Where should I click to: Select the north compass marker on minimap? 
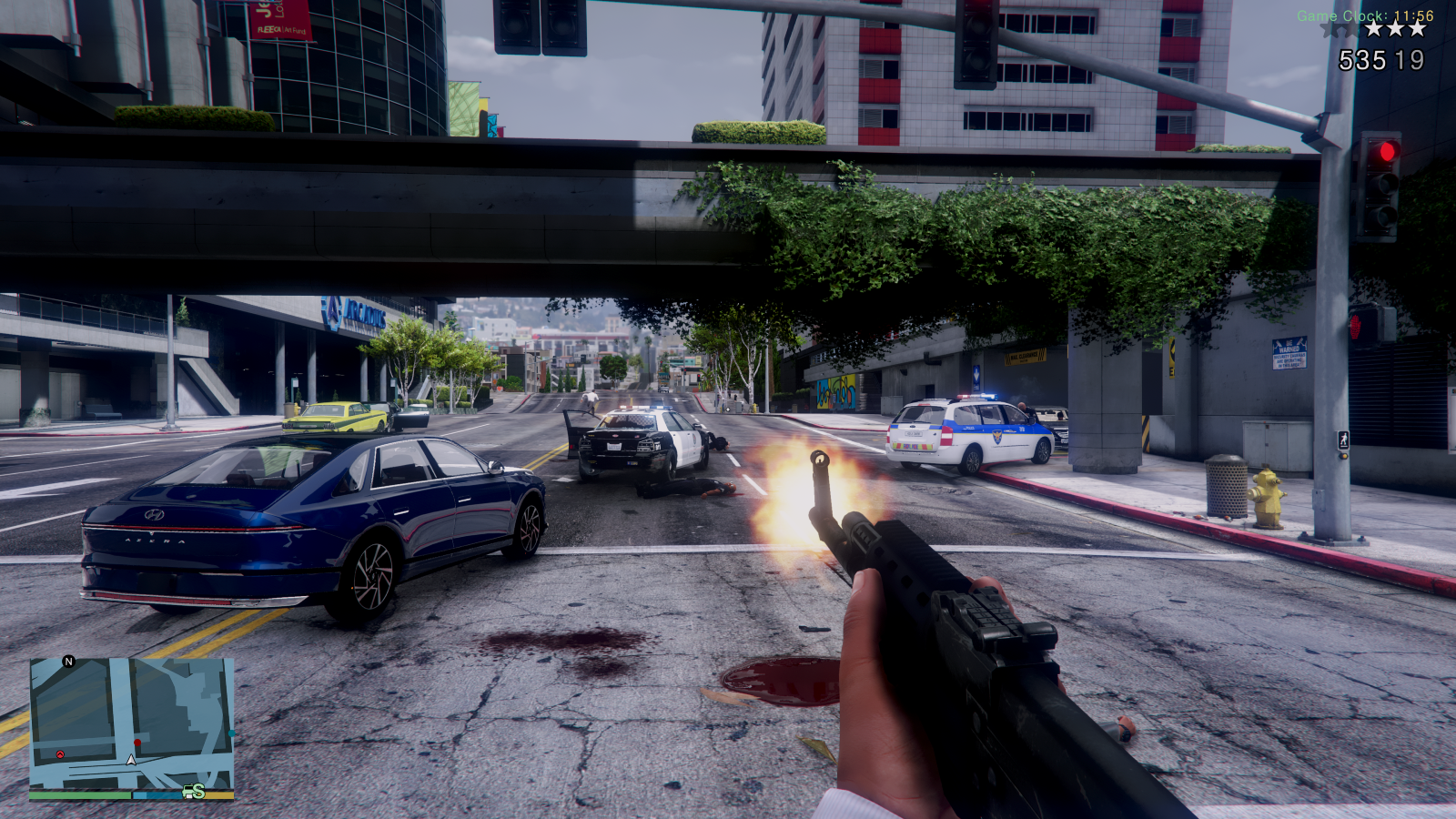(68, 662)
